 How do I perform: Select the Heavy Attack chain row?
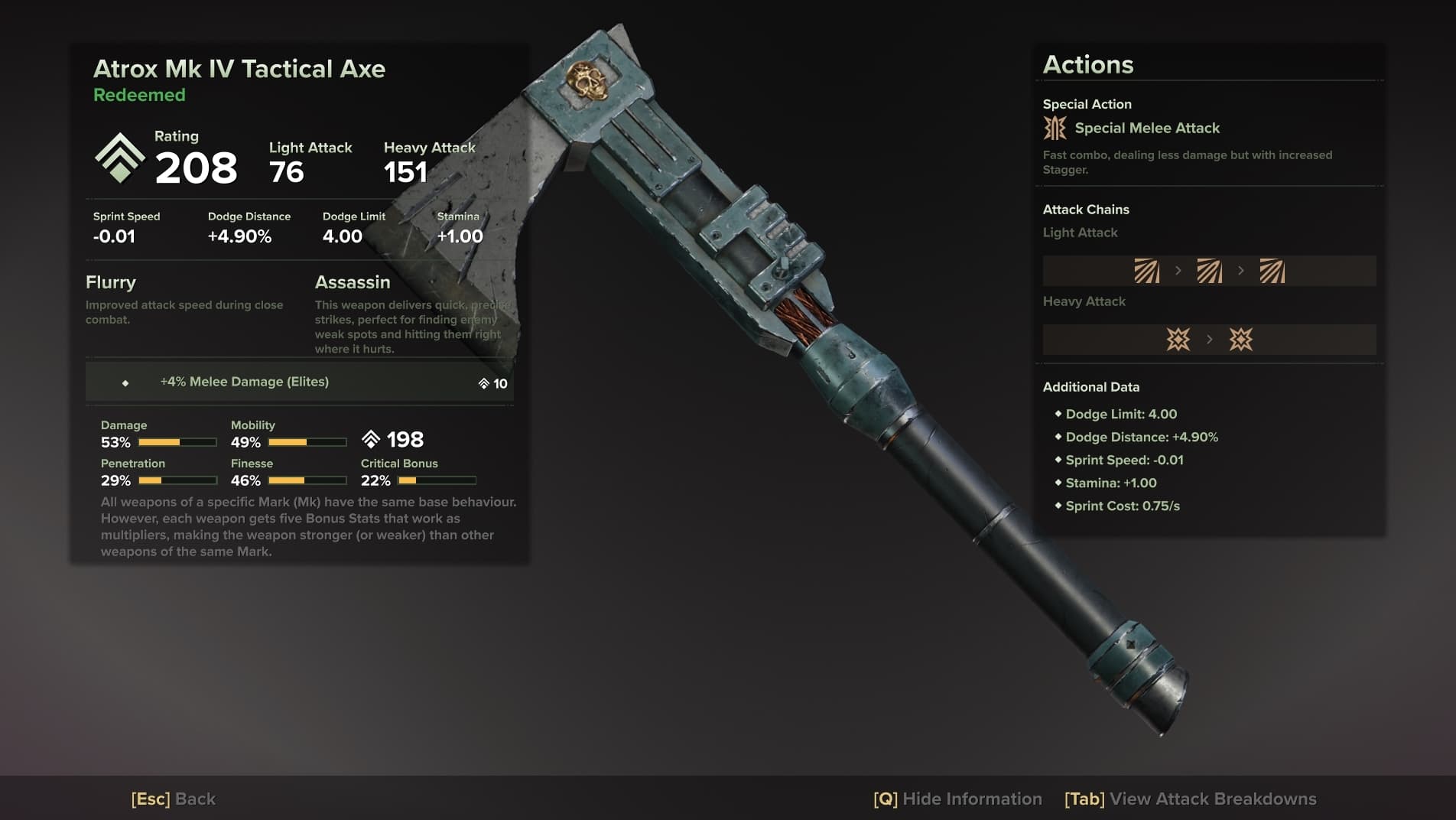pyautogui.click(x=1209, y=340)
